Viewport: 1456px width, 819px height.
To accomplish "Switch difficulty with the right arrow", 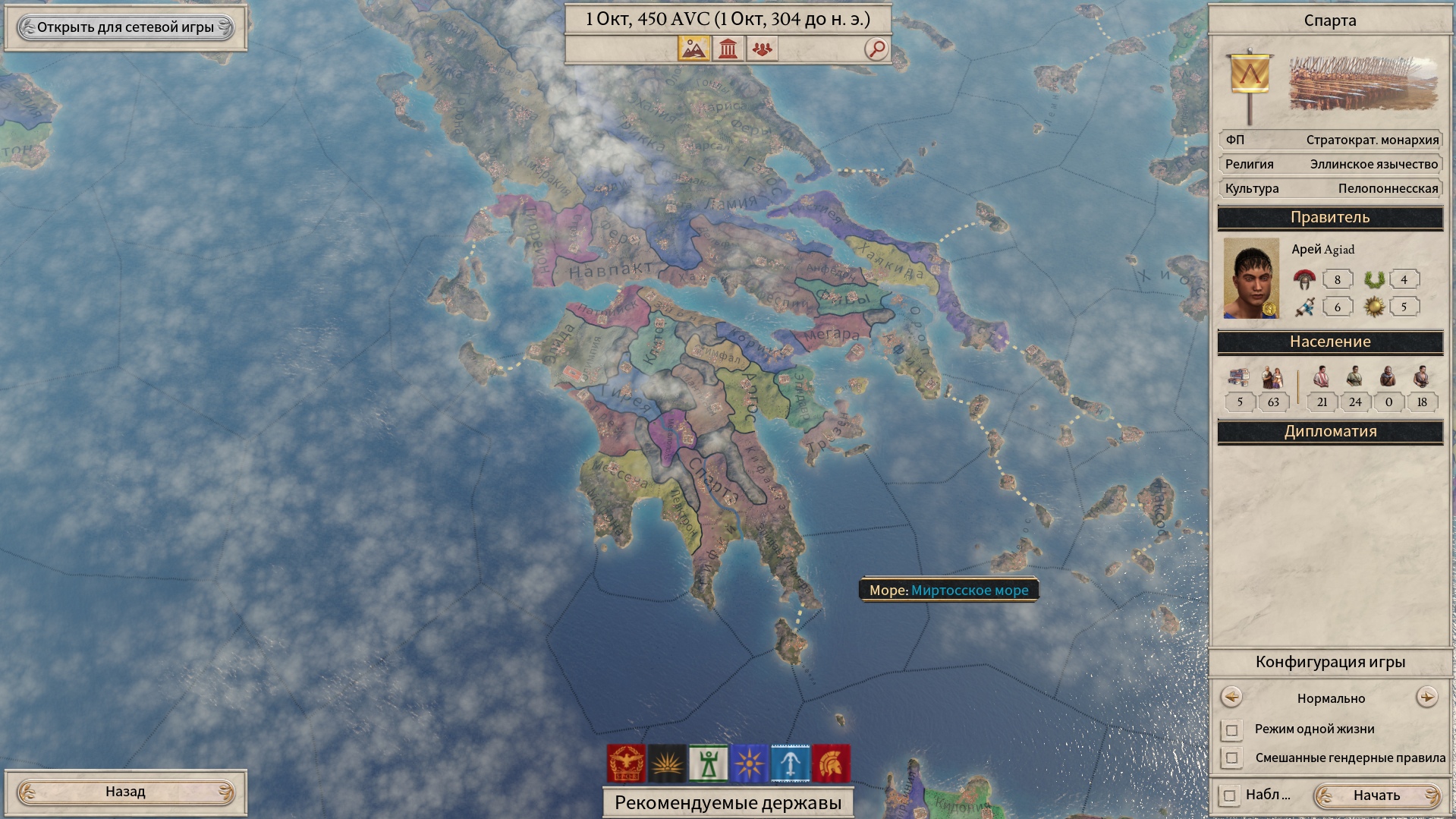I will tap(1426, 697).
